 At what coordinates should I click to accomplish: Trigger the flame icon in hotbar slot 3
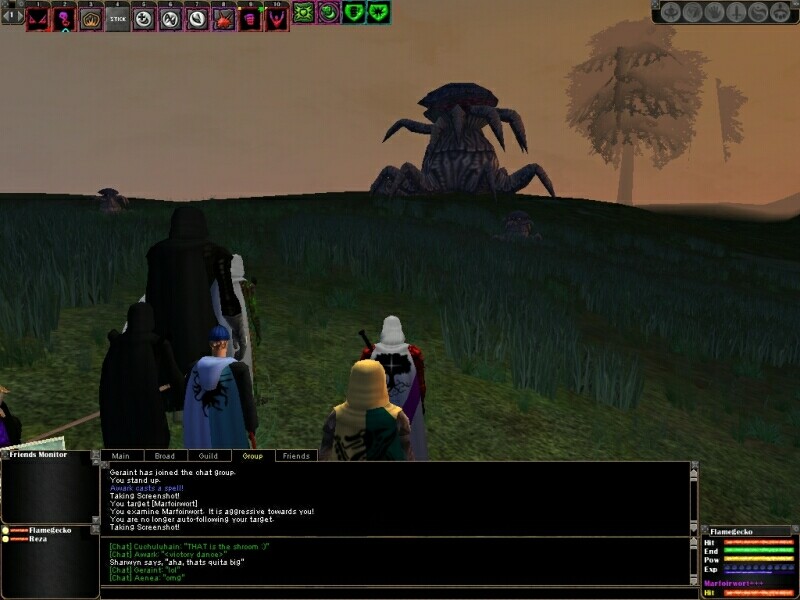tap(91, 18)
